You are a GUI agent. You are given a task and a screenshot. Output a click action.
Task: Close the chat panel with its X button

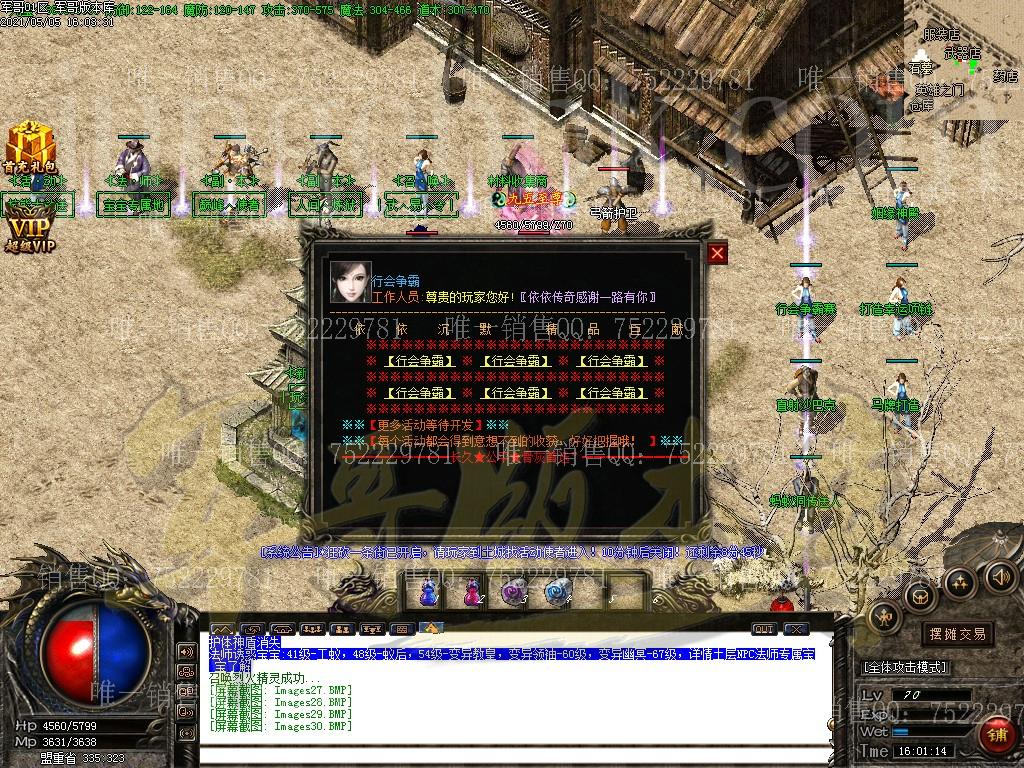[x=796, y=629]
